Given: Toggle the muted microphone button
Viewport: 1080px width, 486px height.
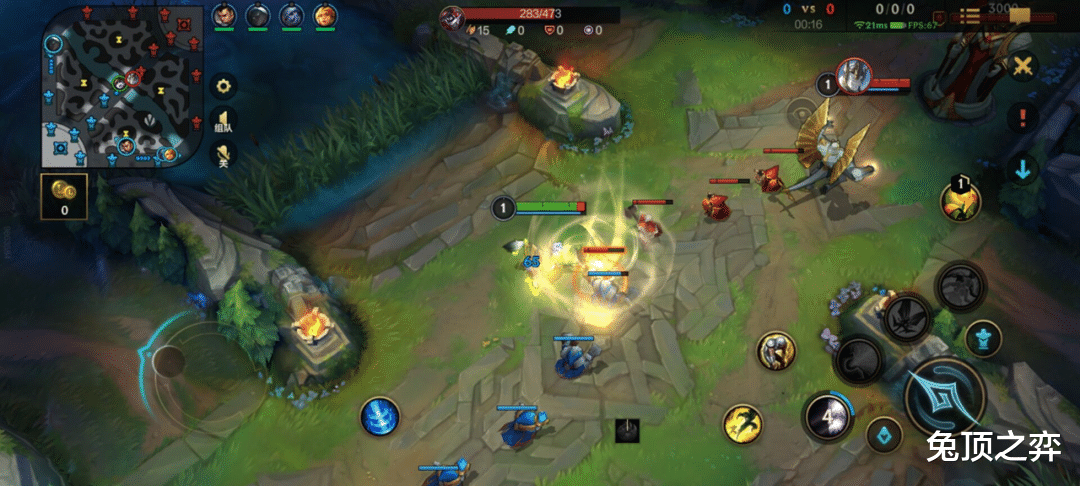Looking at the screenshot, I should click(x=225, y=155).
